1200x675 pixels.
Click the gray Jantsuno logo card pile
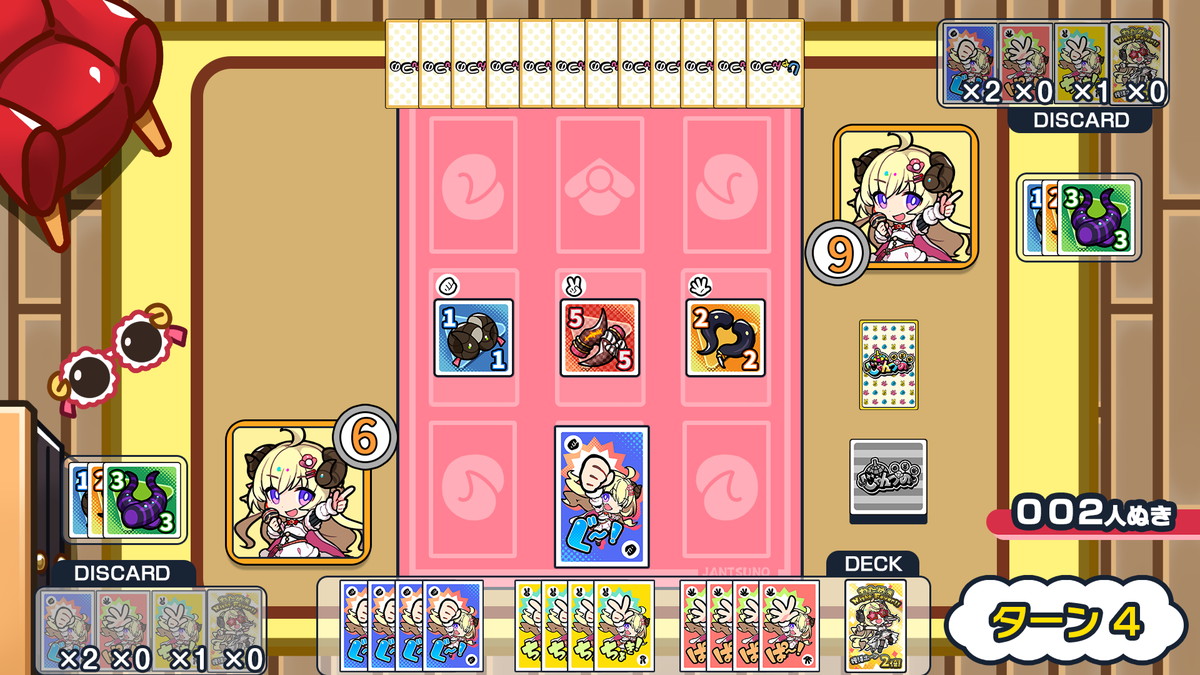tap(888, 477)
